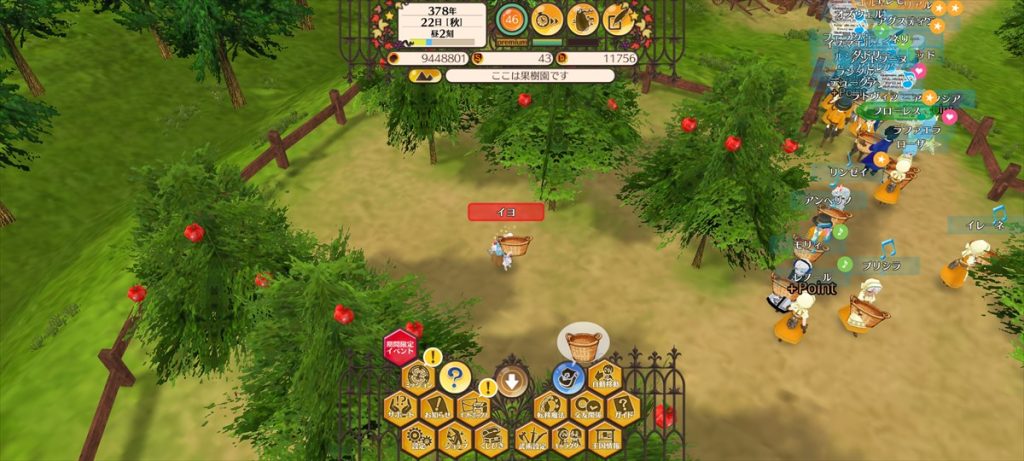Open the お知らせ (News) notices
1024x461 pixels.
tap(437, 407)
